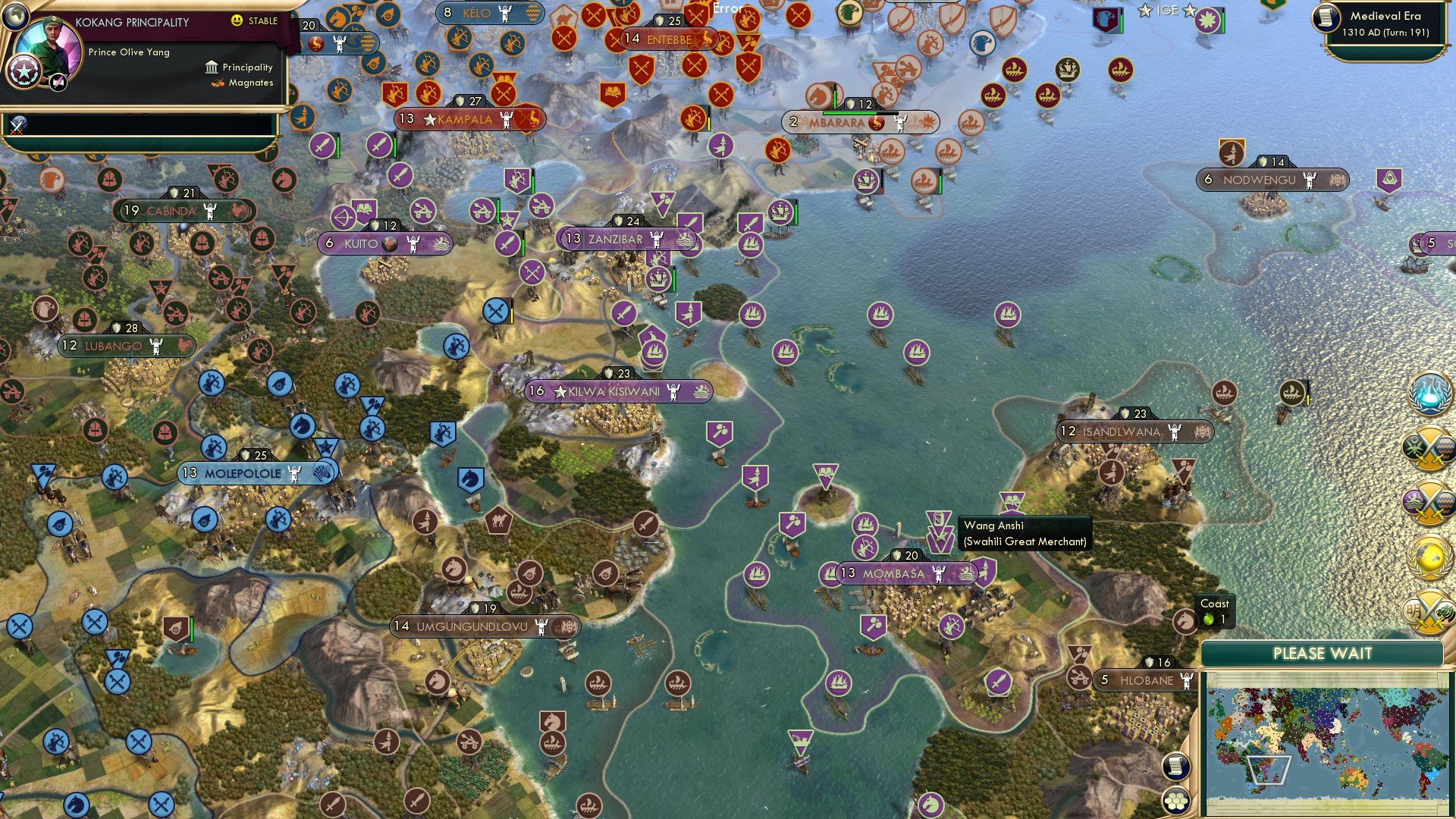1456x819 pixels.
Task: Click the Kokang Principality star emblem
Action: pyautogui.click(x=24, y=72)
